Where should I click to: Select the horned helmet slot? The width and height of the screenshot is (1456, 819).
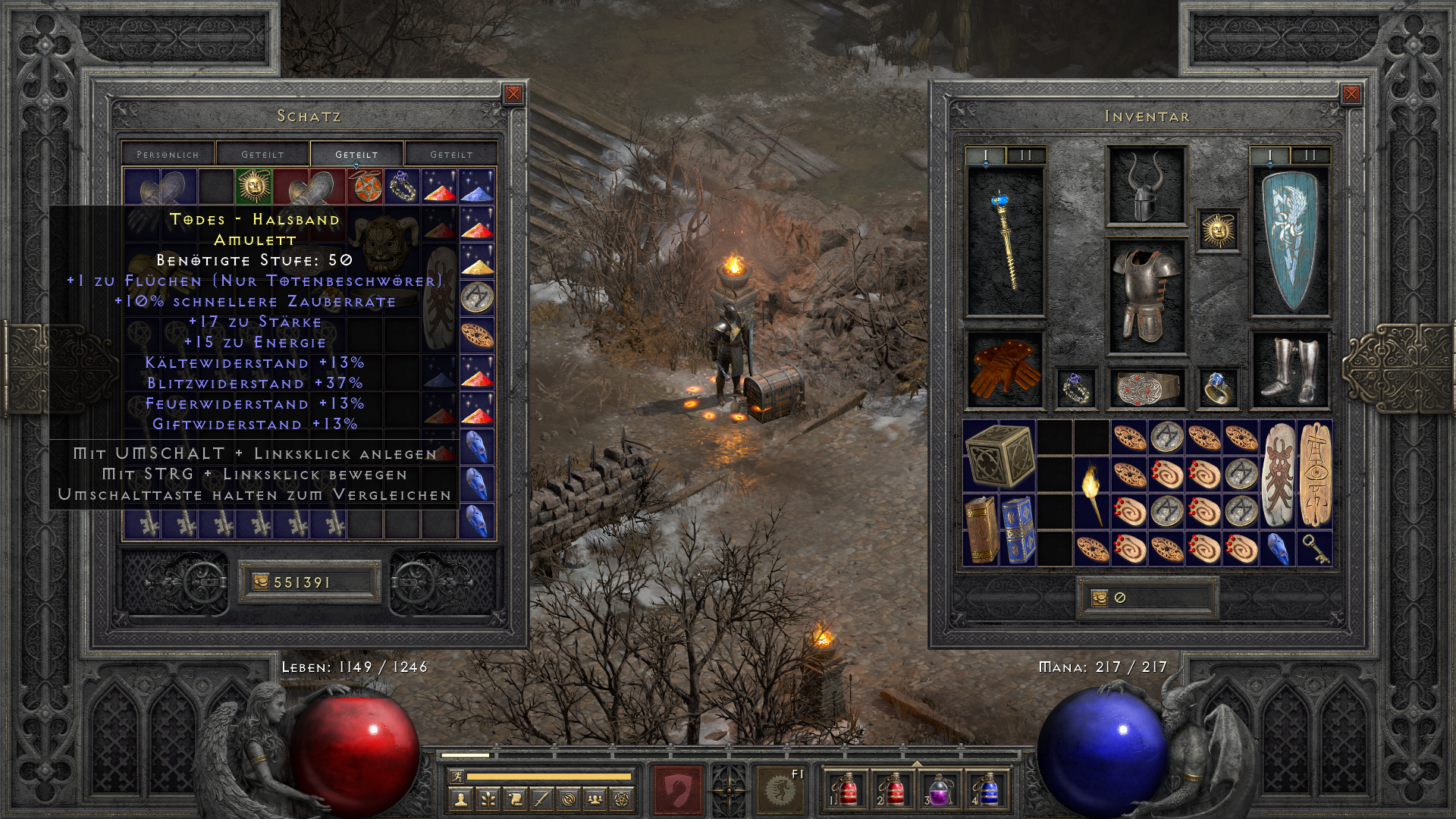pos(1145,186)
